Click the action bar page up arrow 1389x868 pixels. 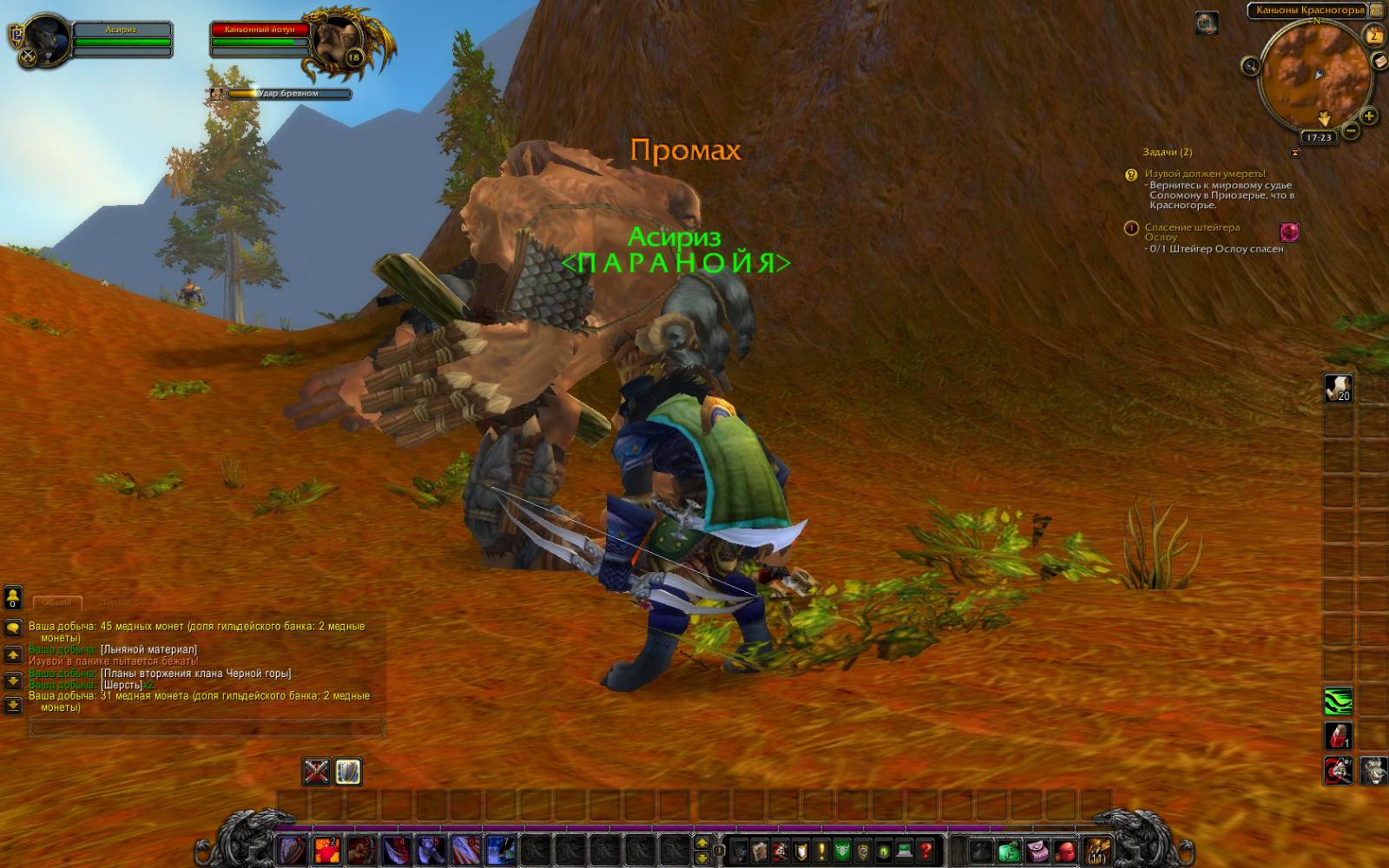pyautogui.click(x=701, y=842)
